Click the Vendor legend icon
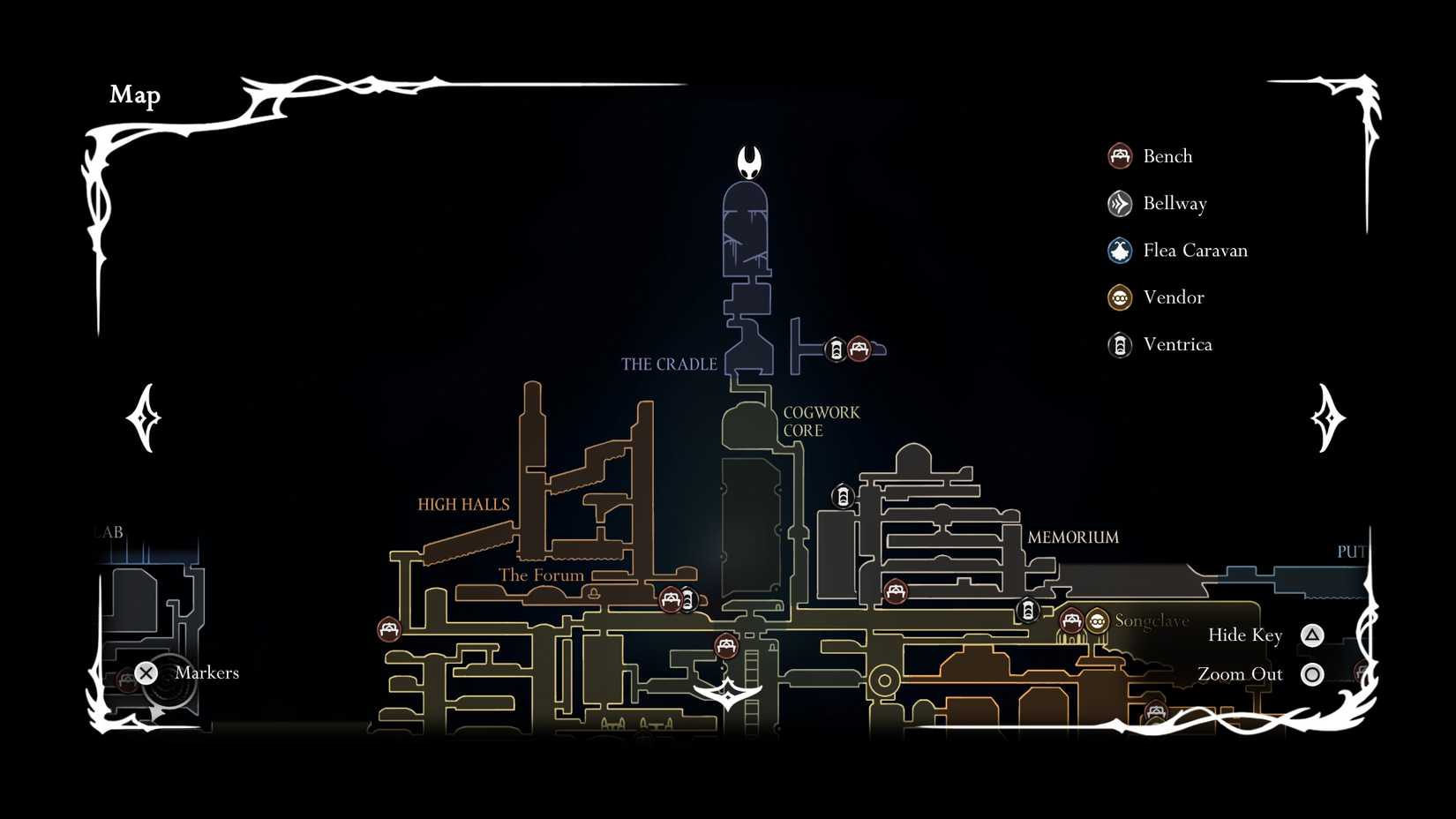Viewport: 1456px width, 819px height. (1119, 297)
